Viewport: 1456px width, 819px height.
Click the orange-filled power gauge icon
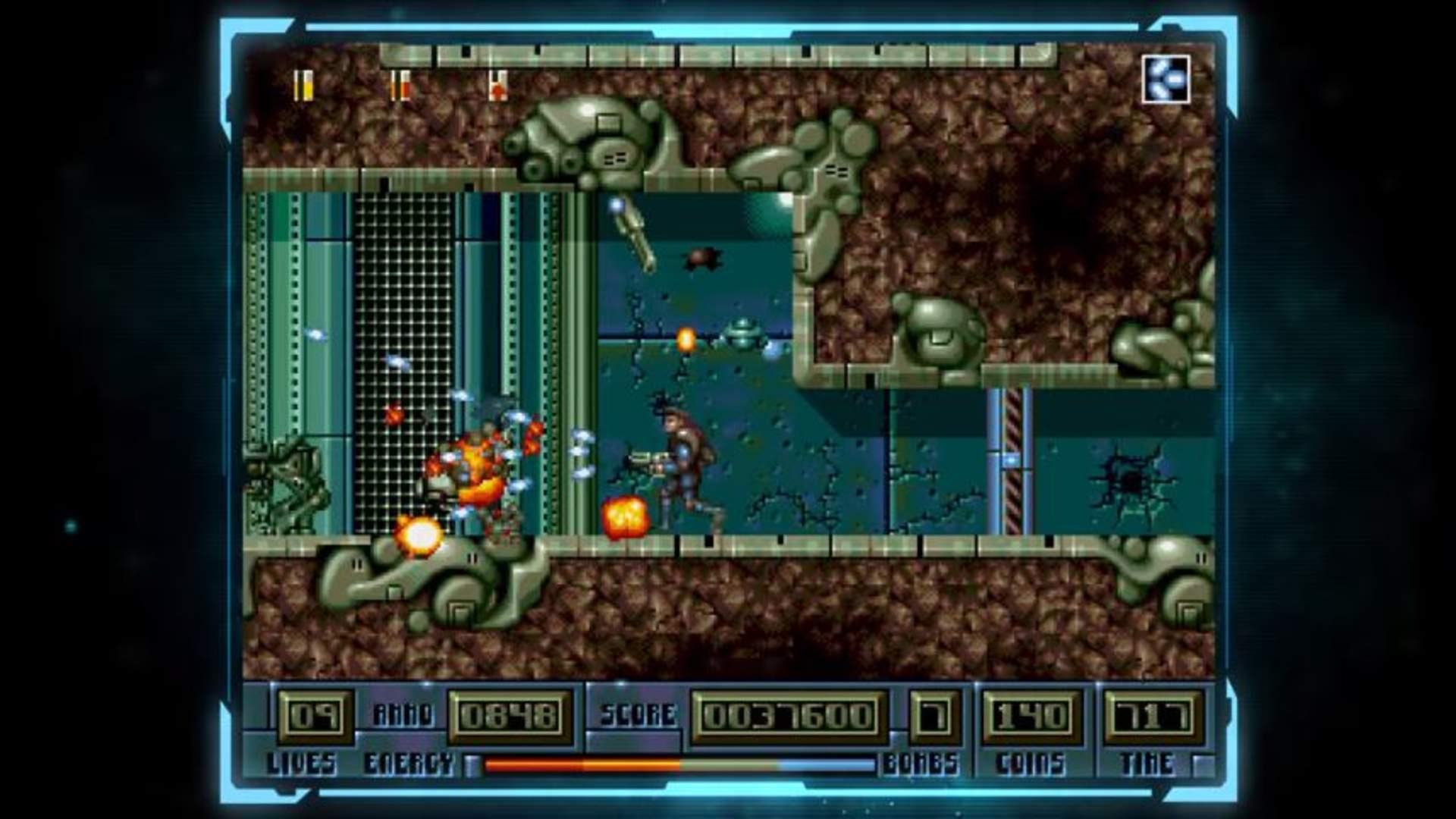tap(400, 85)
